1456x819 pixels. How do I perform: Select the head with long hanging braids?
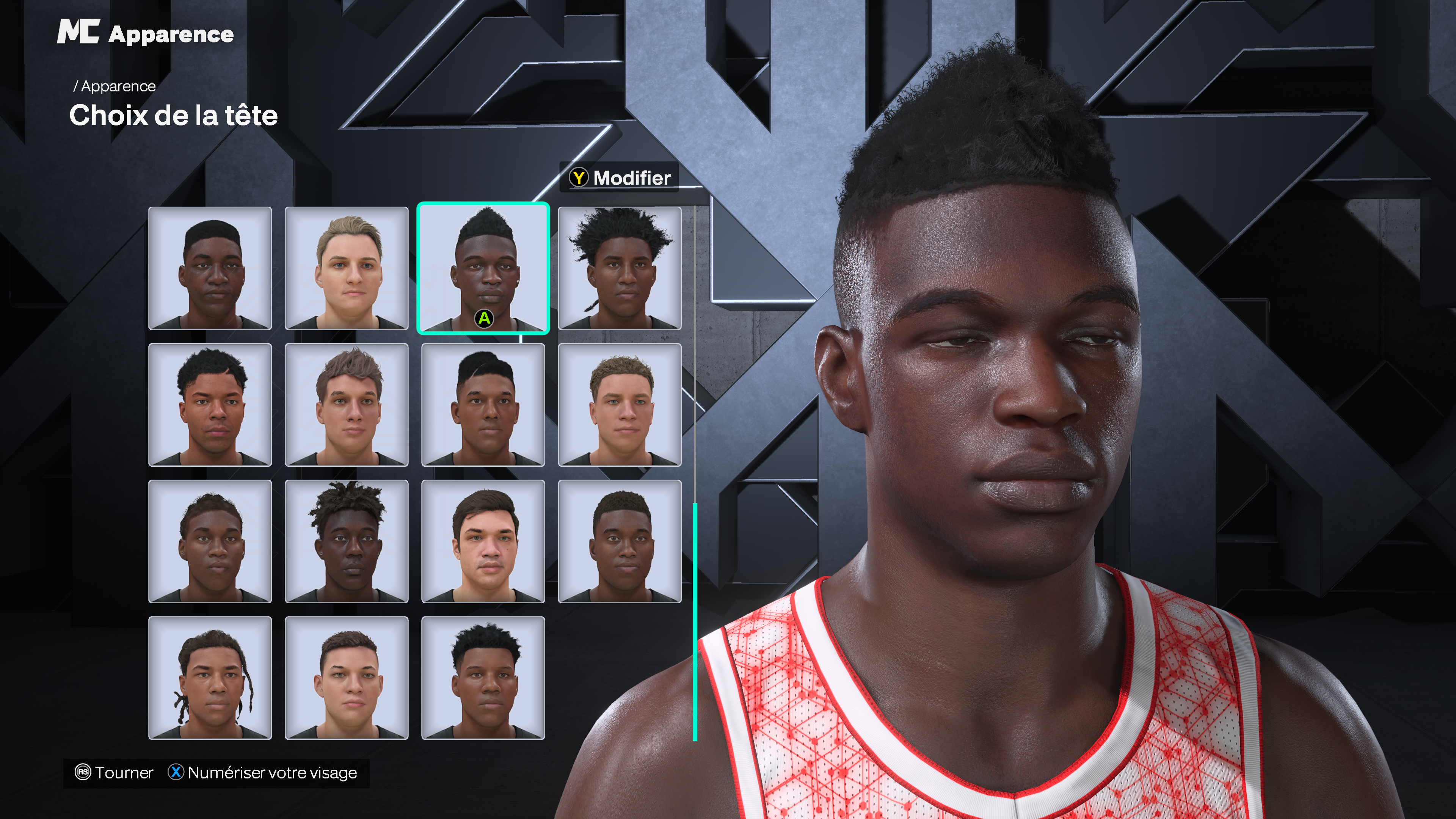pos(210,678)
